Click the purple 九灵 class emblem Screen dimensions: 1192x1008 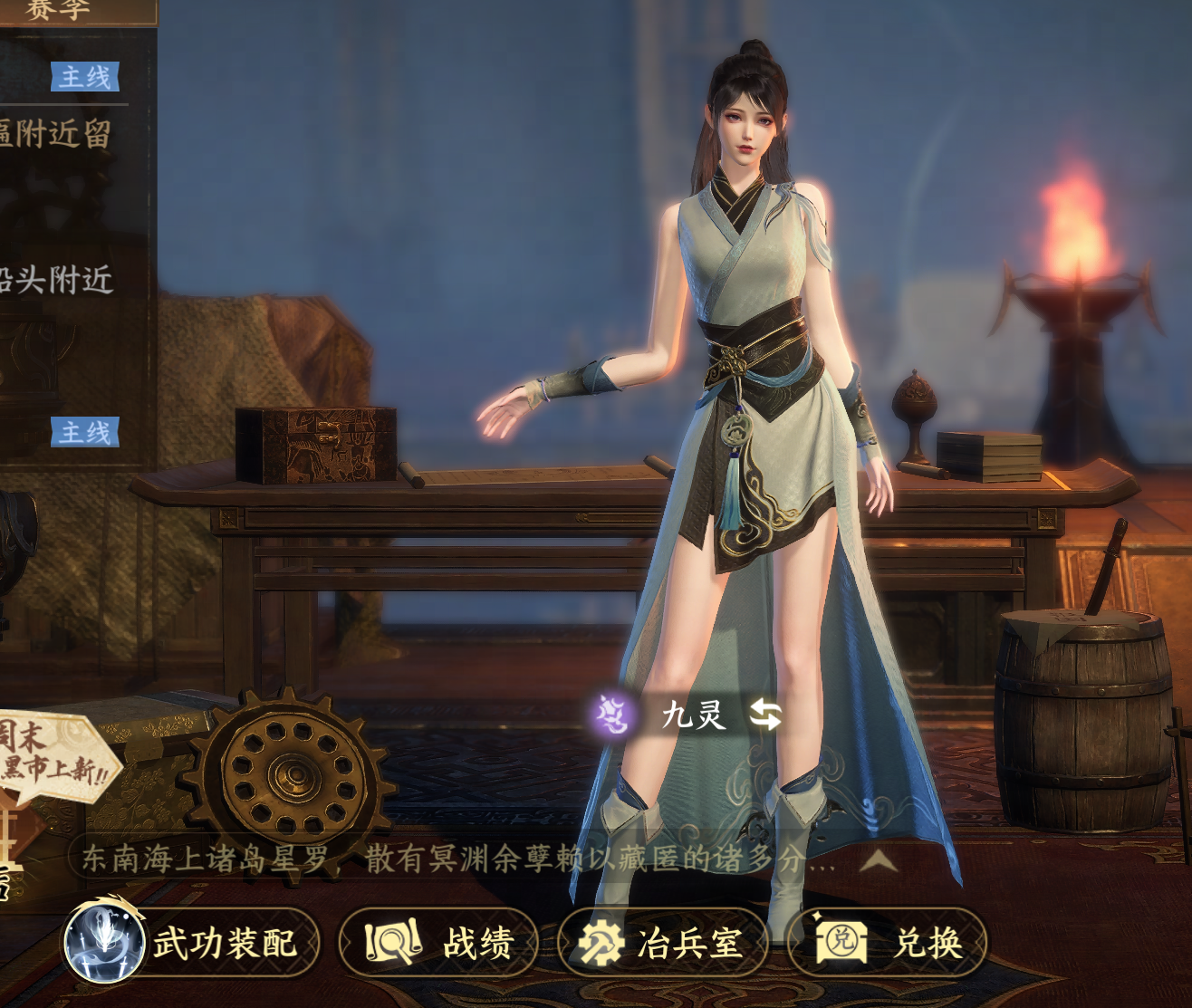[x=615, y=715]
